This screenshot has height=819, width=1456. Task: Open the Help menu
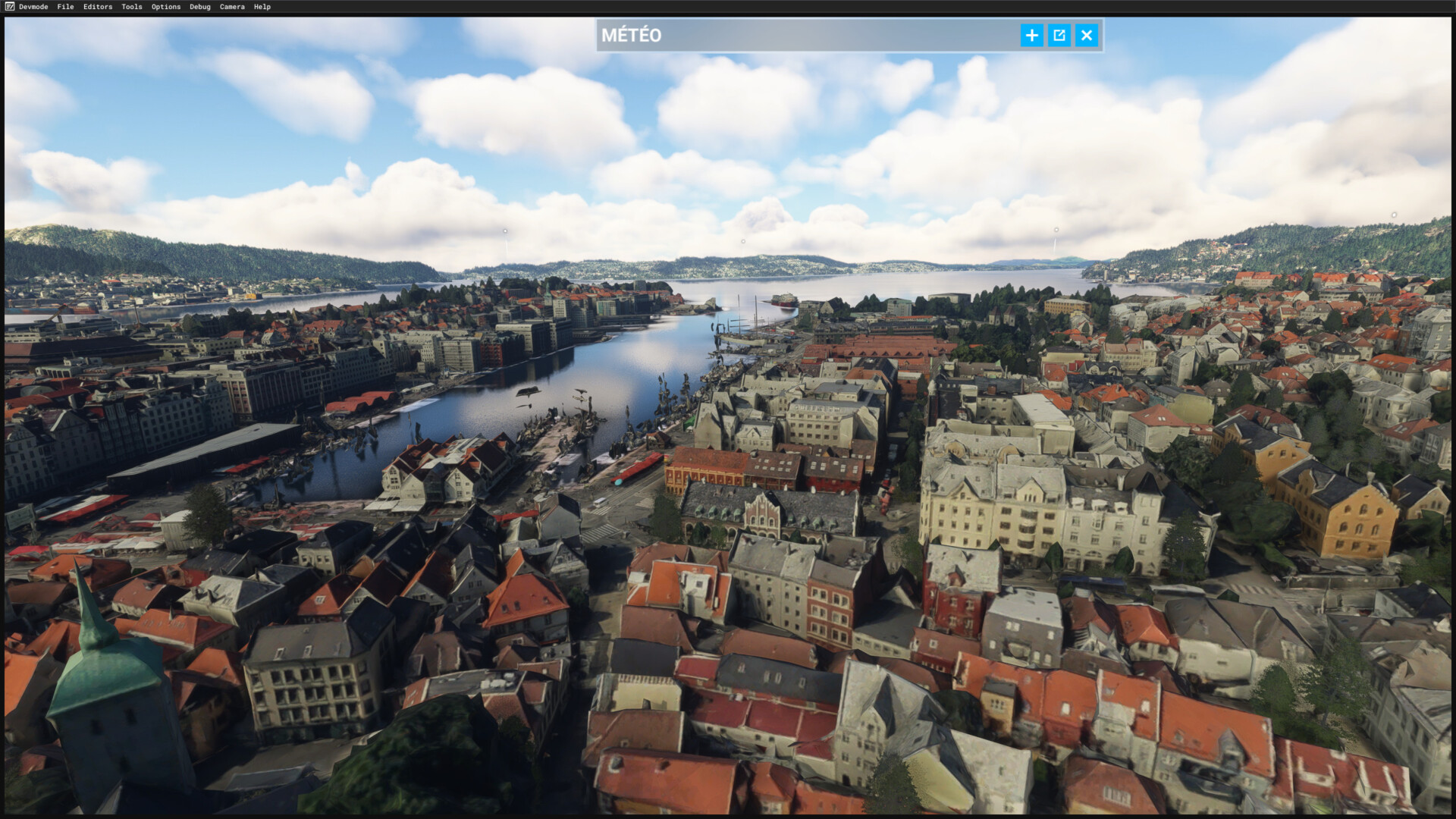262,7
